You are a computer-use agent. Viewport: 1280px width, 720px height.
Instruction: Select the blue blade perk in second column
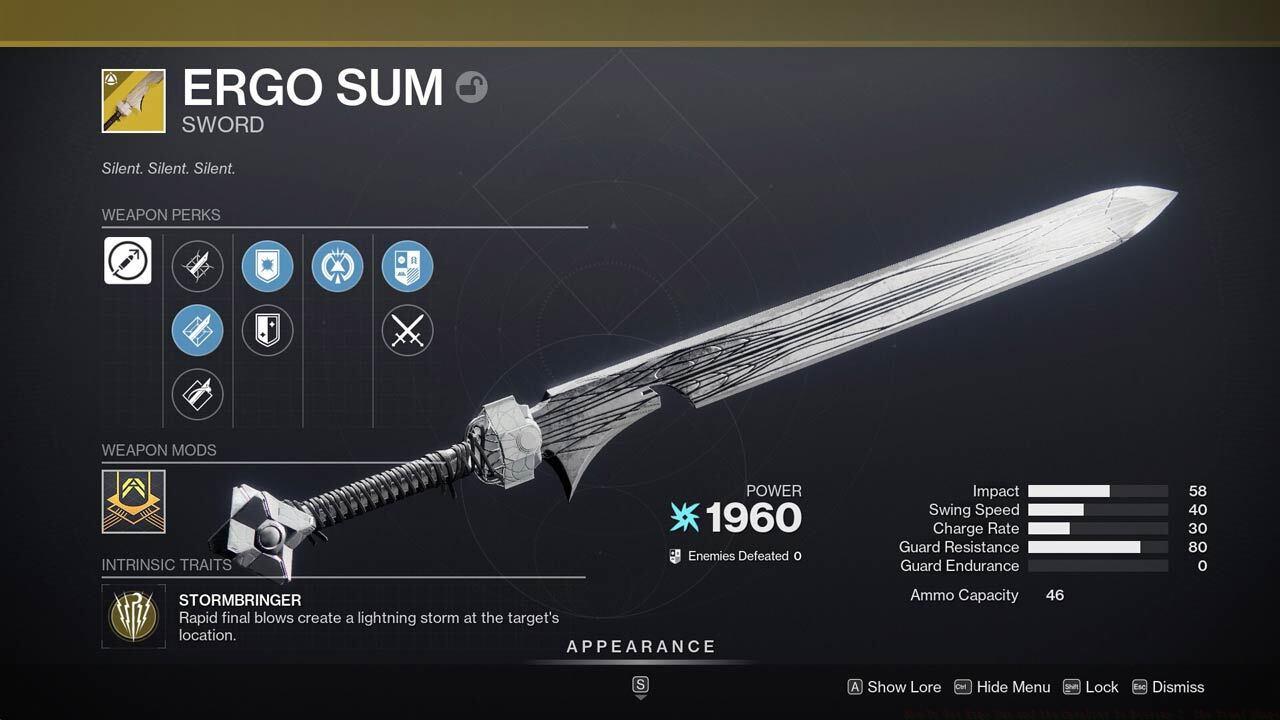[x=197, y=330]
